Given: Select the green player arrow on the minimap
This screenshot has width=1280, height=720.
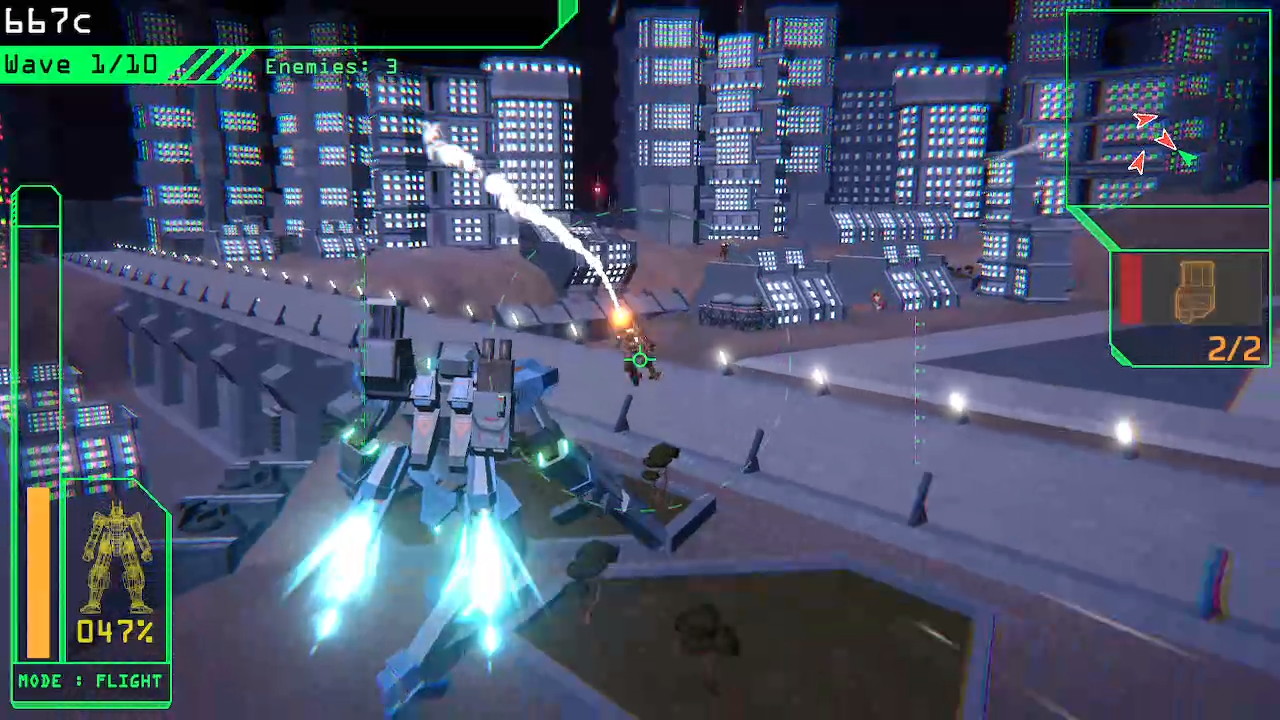Looking at the screenshot, I should 1188,158.
